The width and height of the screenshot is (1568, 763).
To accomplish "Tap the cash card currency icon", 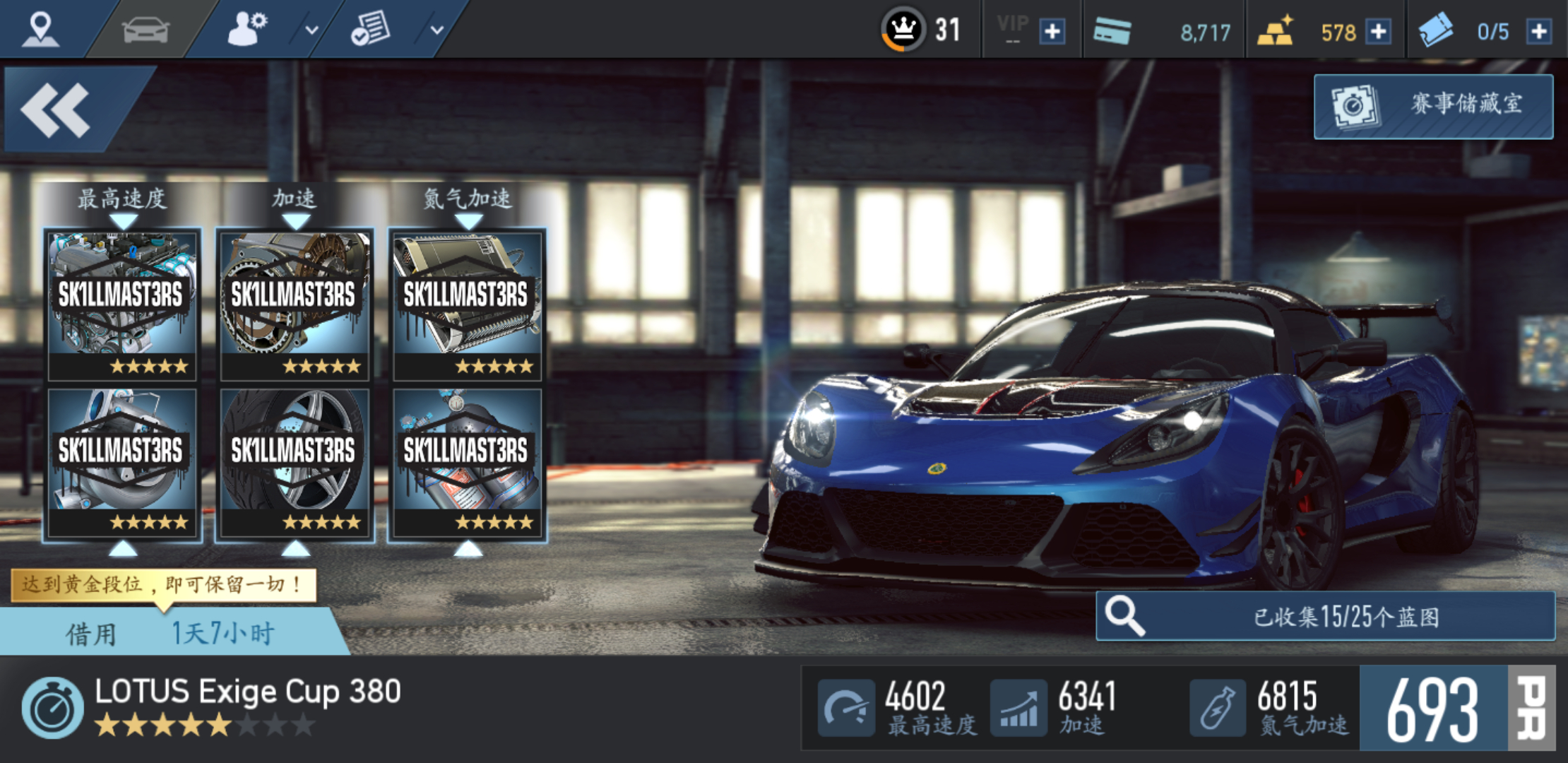I will [x=1112, y=31].
